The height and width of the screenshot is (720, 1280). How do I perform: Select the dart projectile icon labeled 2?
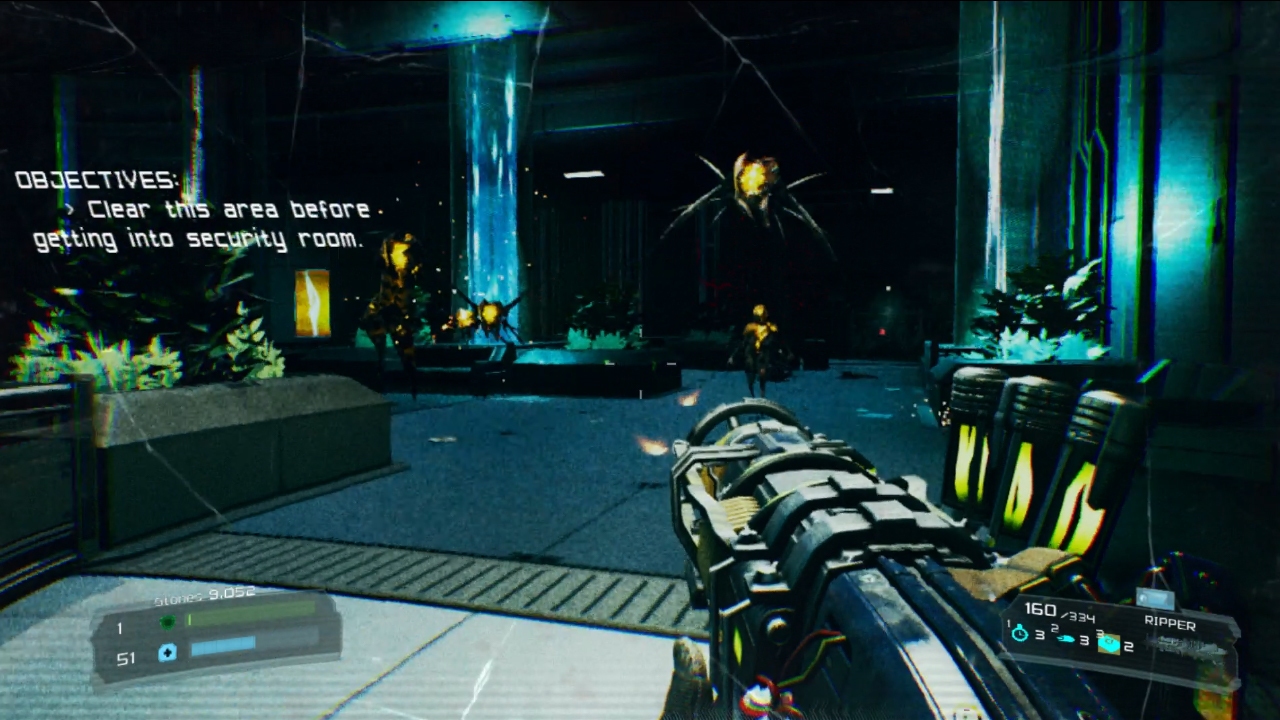(x=1065, y=640)
